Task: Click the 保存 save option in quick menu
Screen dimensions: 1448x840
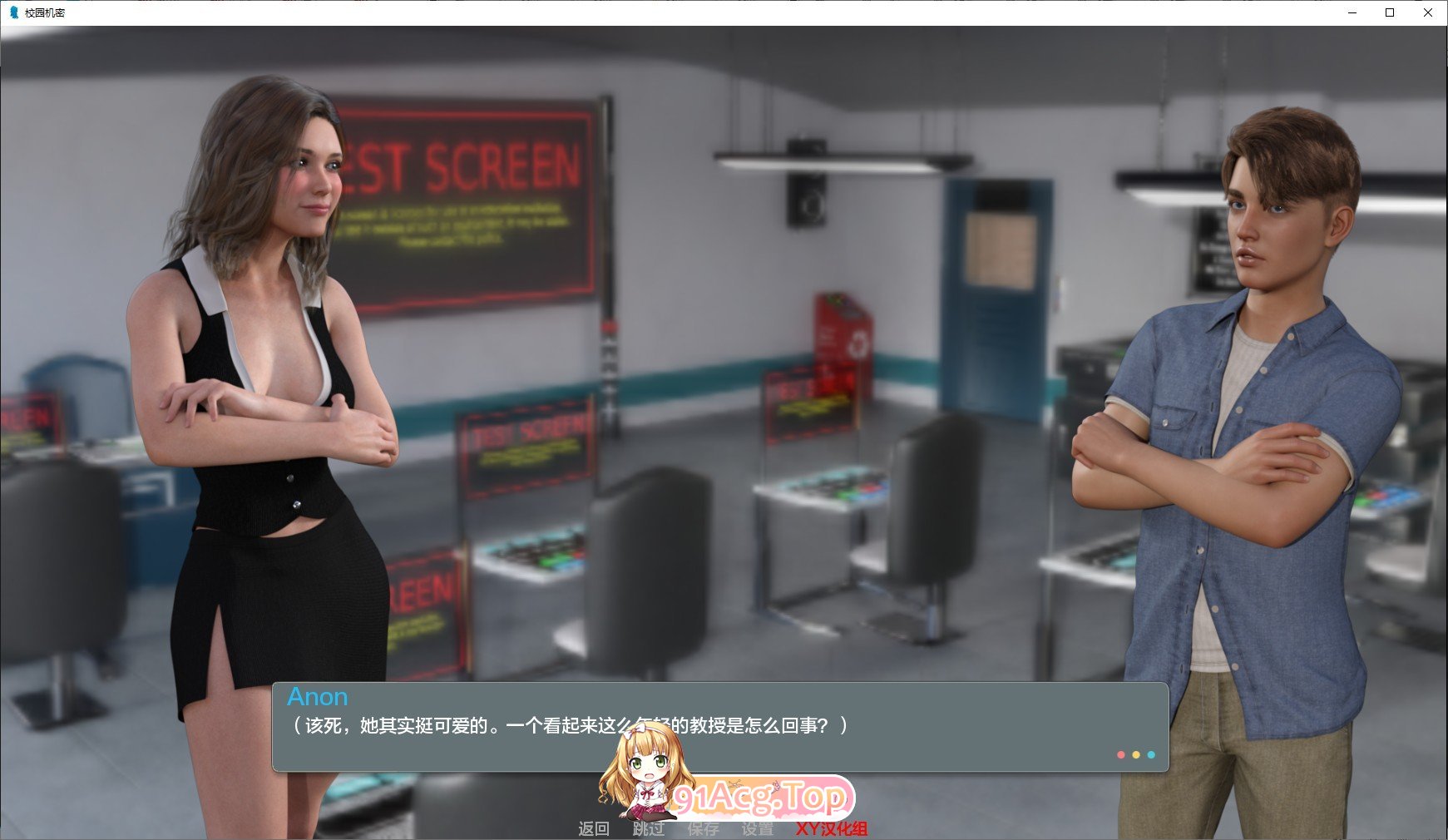Action: pos(703,828)
